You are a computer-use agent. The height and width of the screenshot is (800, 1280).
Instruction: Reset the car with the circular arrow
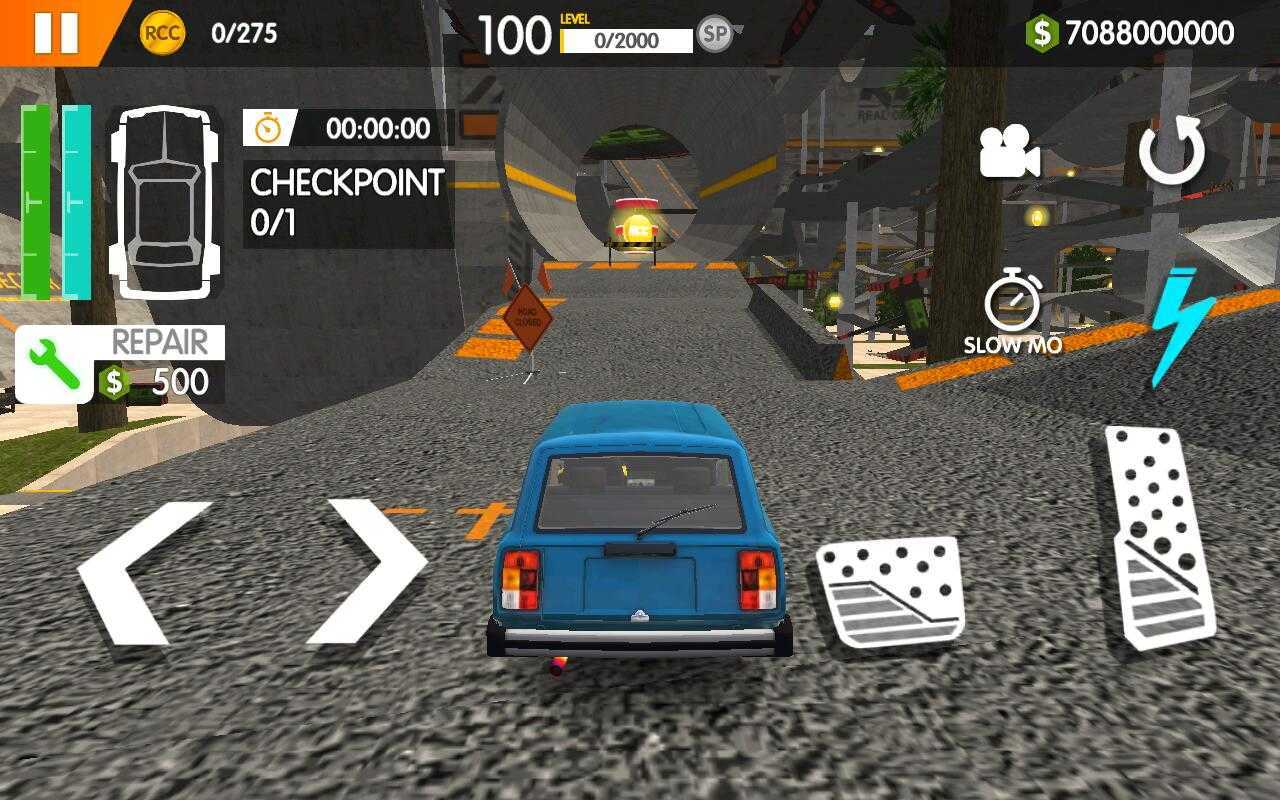click(x=1172, y=151)
